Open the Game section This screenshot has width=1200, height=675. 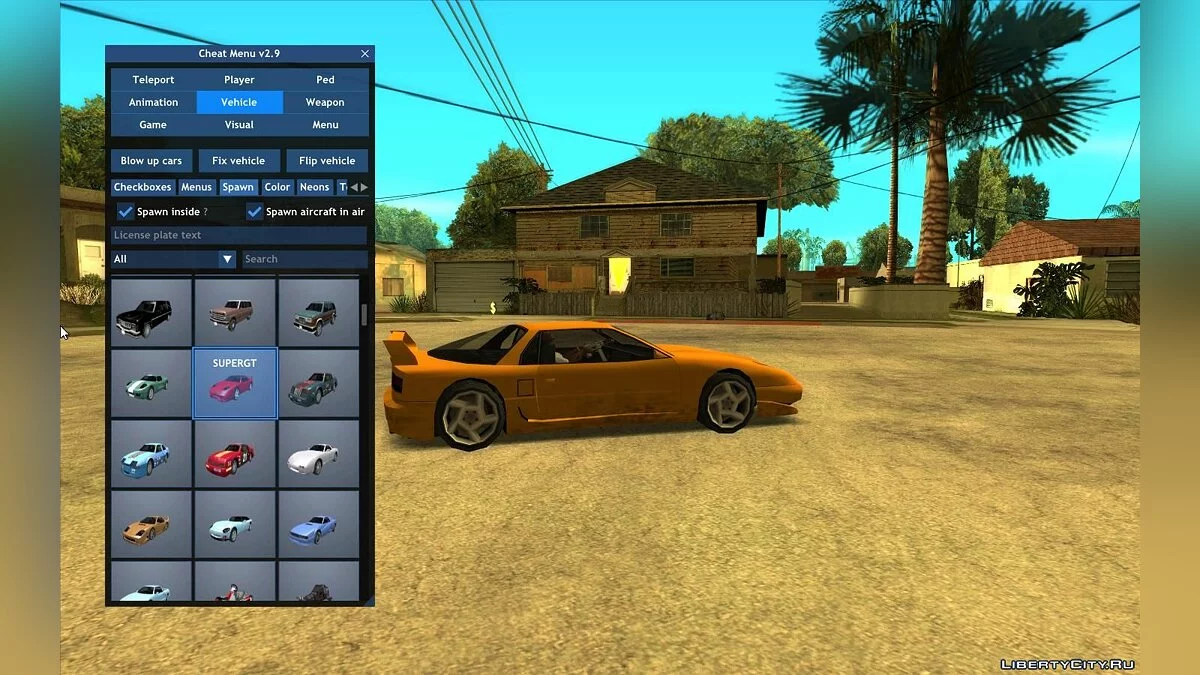click(153, 125)
